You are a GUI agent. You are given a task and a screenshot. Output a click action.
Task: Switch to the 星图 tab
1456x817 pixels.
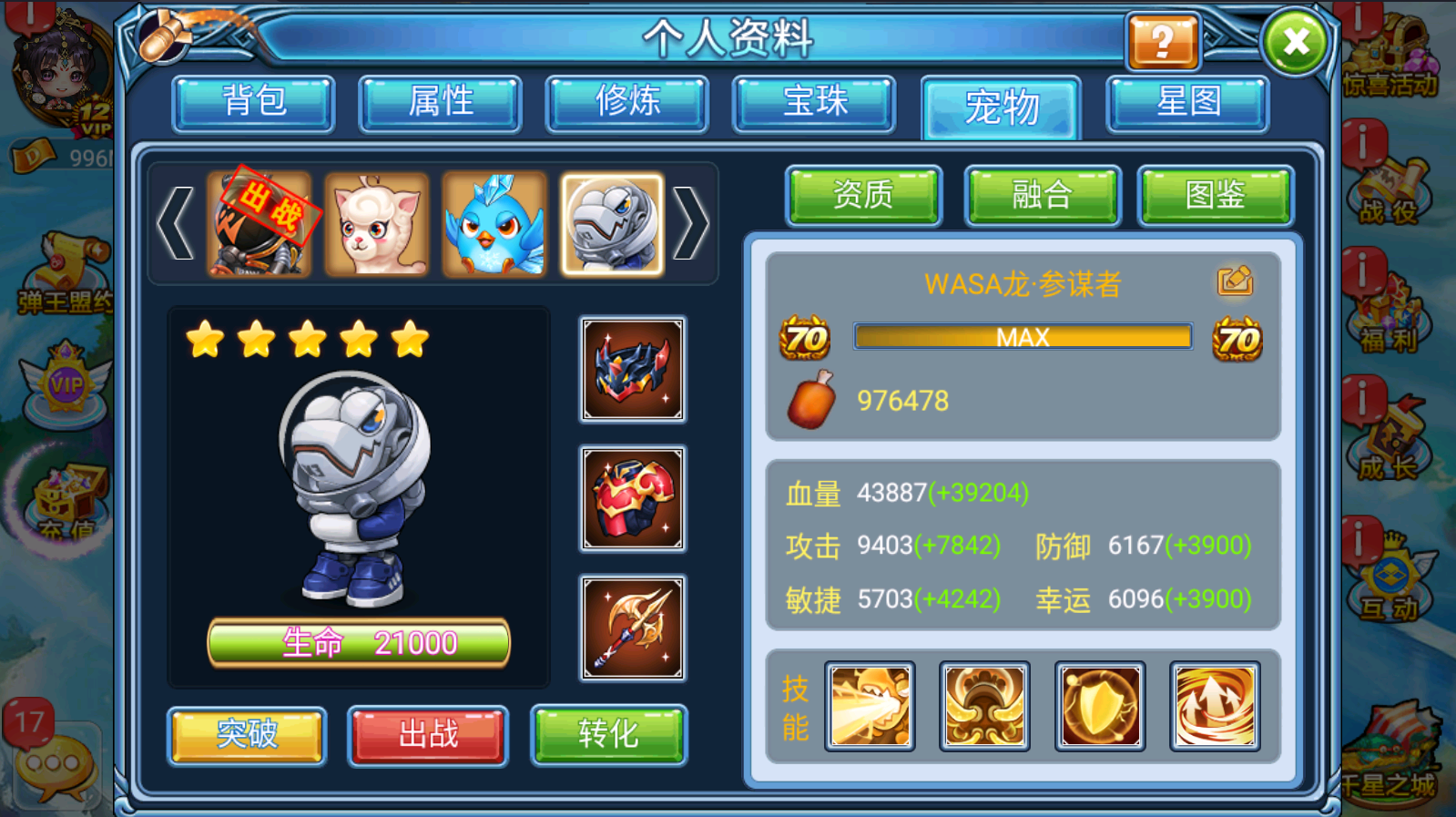click(x=1185, y=103)
